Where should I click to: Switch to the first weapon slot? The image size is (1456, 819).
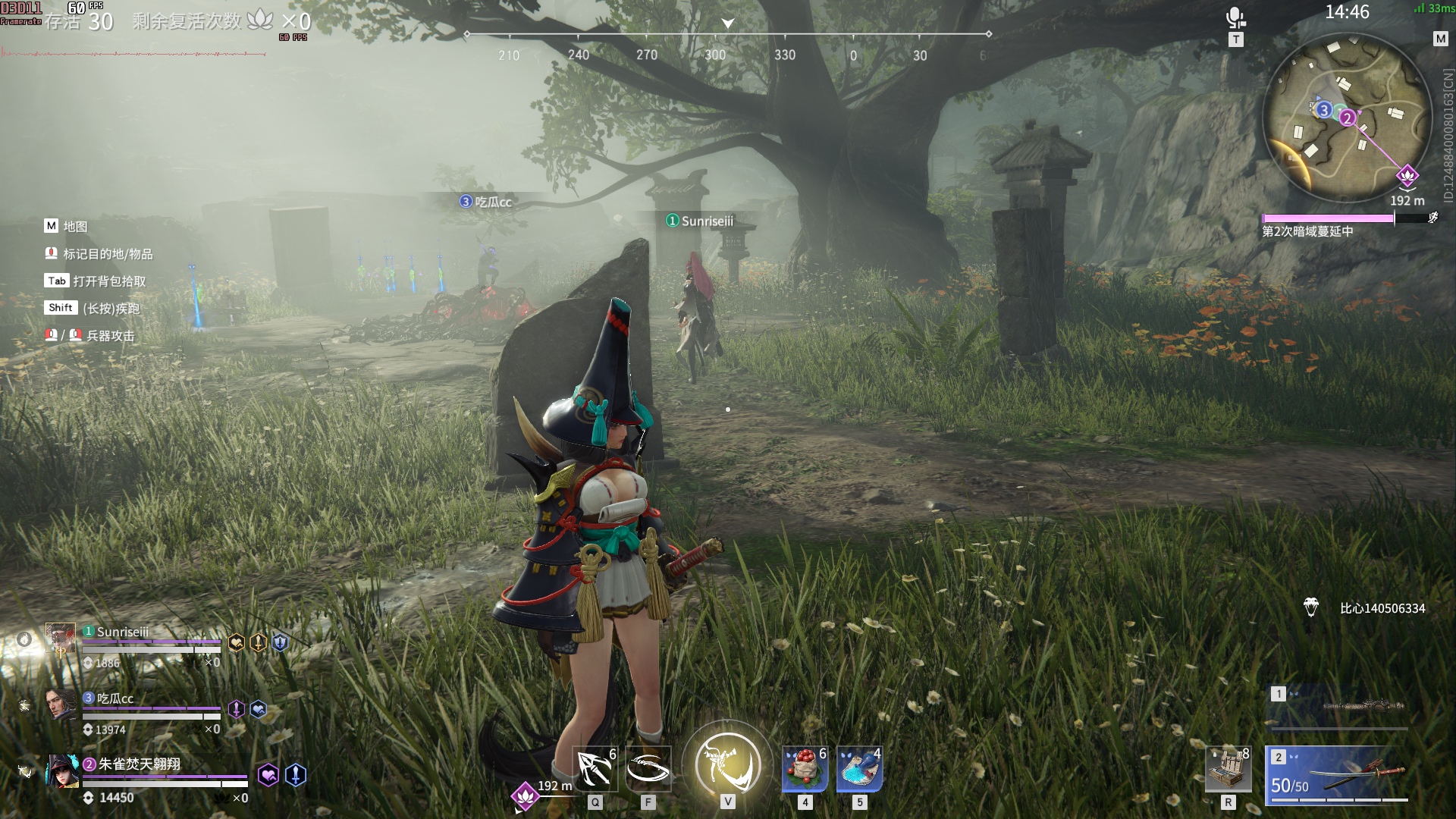pos(1338,707)
